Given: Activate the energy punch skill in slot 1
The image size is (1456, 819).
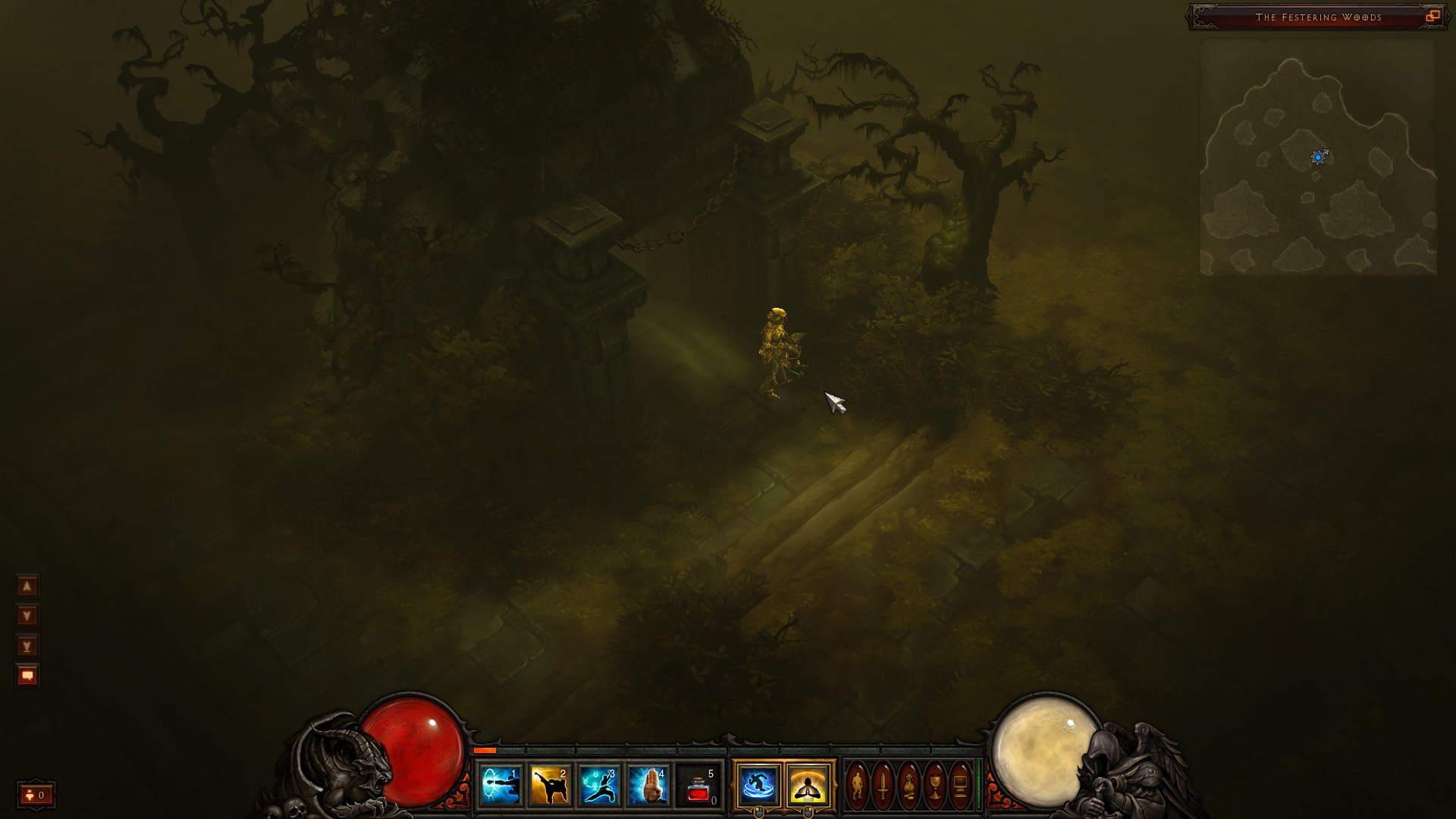Looking at the screenshot, I should 500,786.
